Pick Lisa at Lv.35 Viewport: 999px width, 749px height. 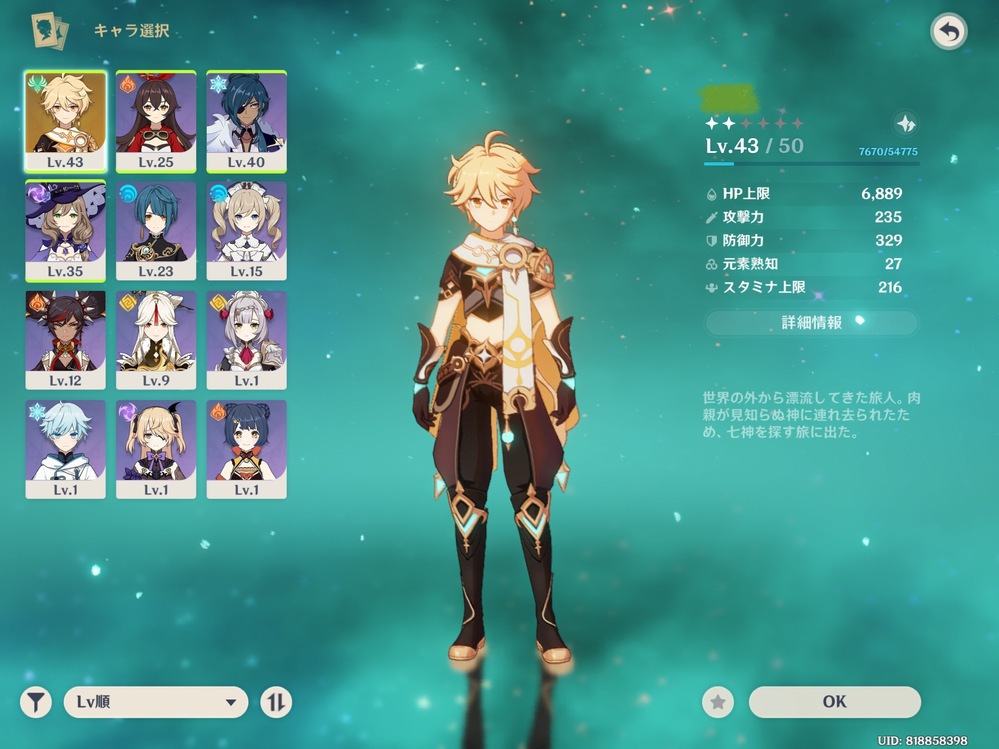point(65,230)
